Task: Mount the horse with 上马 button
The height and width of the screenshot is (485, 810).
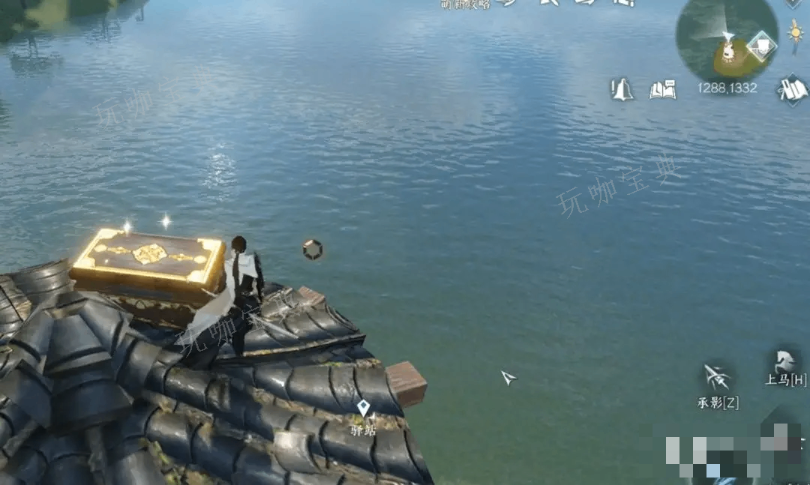Action: pos(780,362)
